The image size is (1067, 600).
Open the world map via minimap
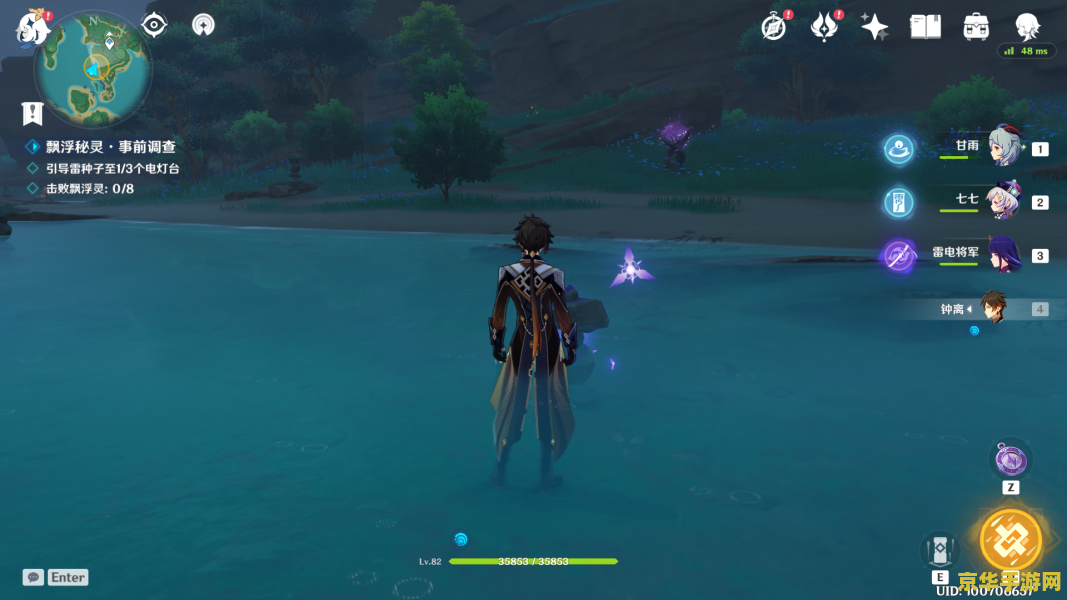93,68
